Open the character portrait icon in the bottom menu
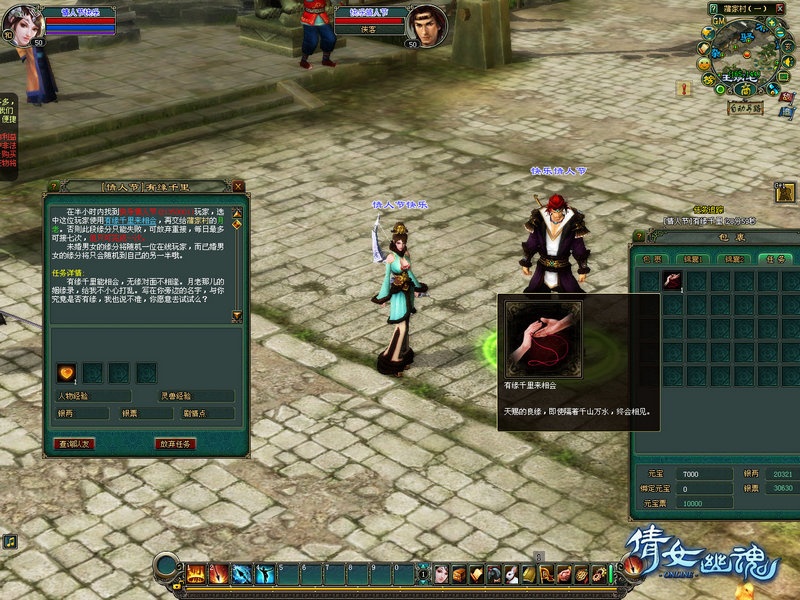Image resolution: width=800 pixels, height=600 pixels. click(441, 574)
